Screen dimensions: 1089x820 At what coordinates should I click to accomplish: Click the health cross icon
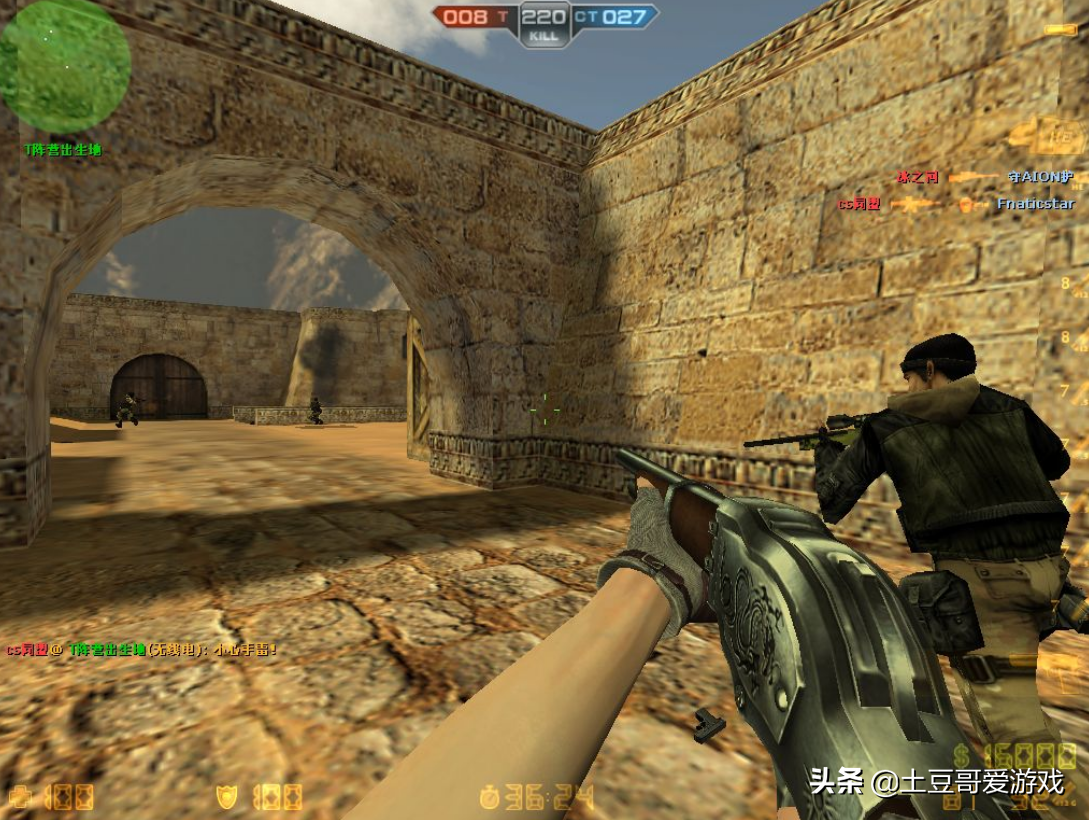click(x=22, y=798)
